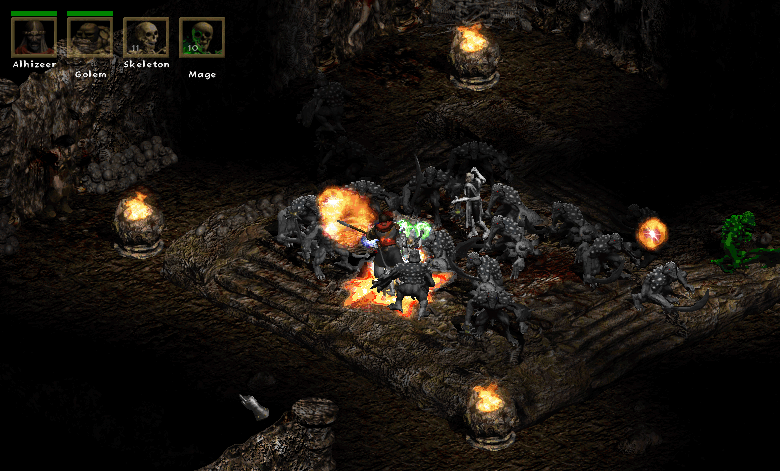Select the Mage minion portrait
This screenshot has height=471, width=780.
[202, 37]
